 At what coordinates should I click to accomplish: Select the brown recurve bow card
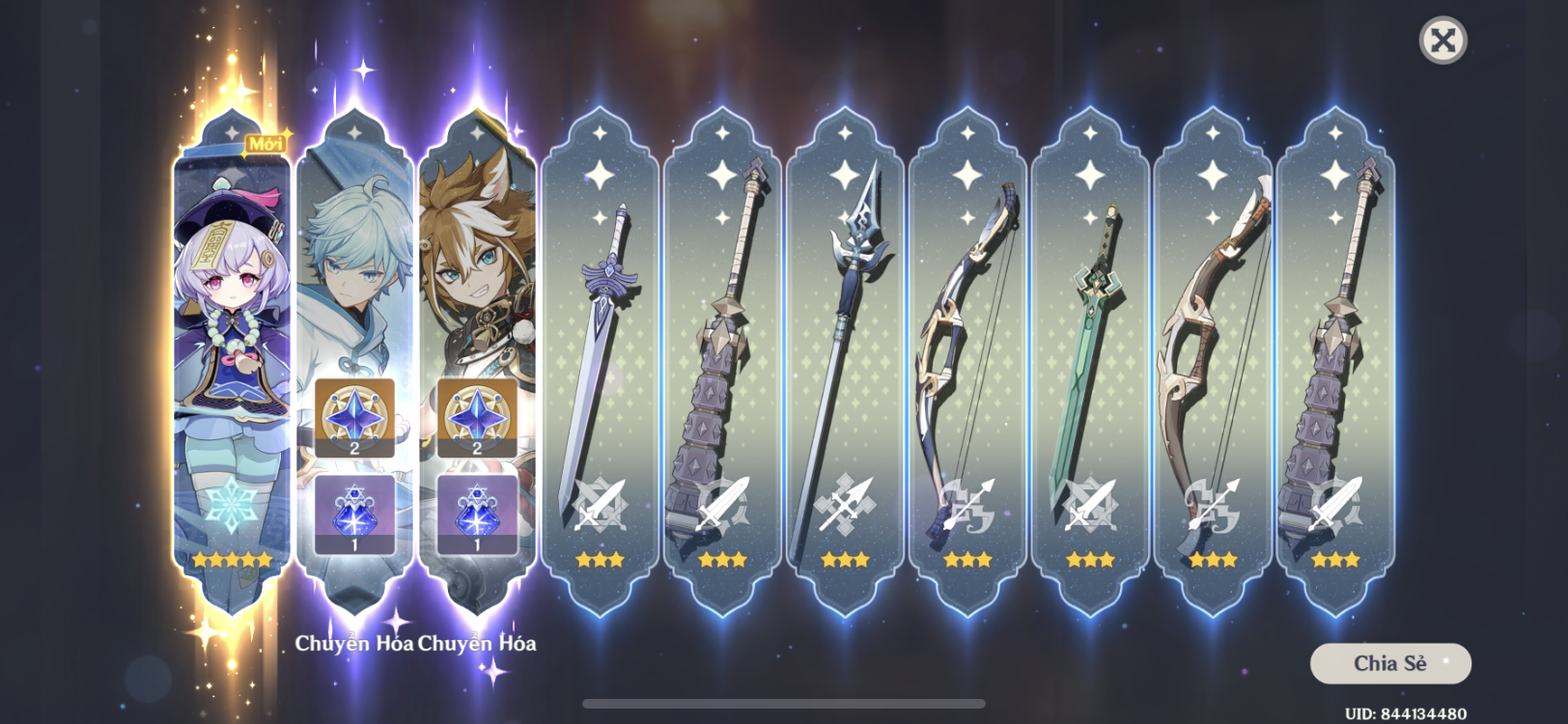pyautogui.click(x=1213, y=367)
